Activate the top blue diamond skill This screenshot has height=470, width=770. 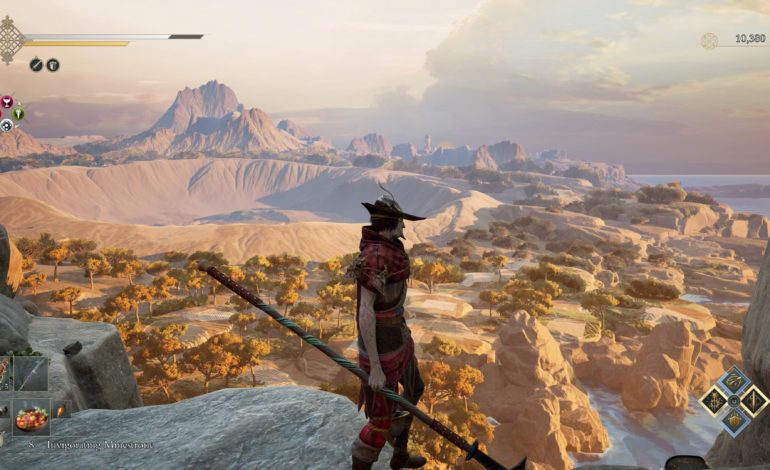pos(733,381)
